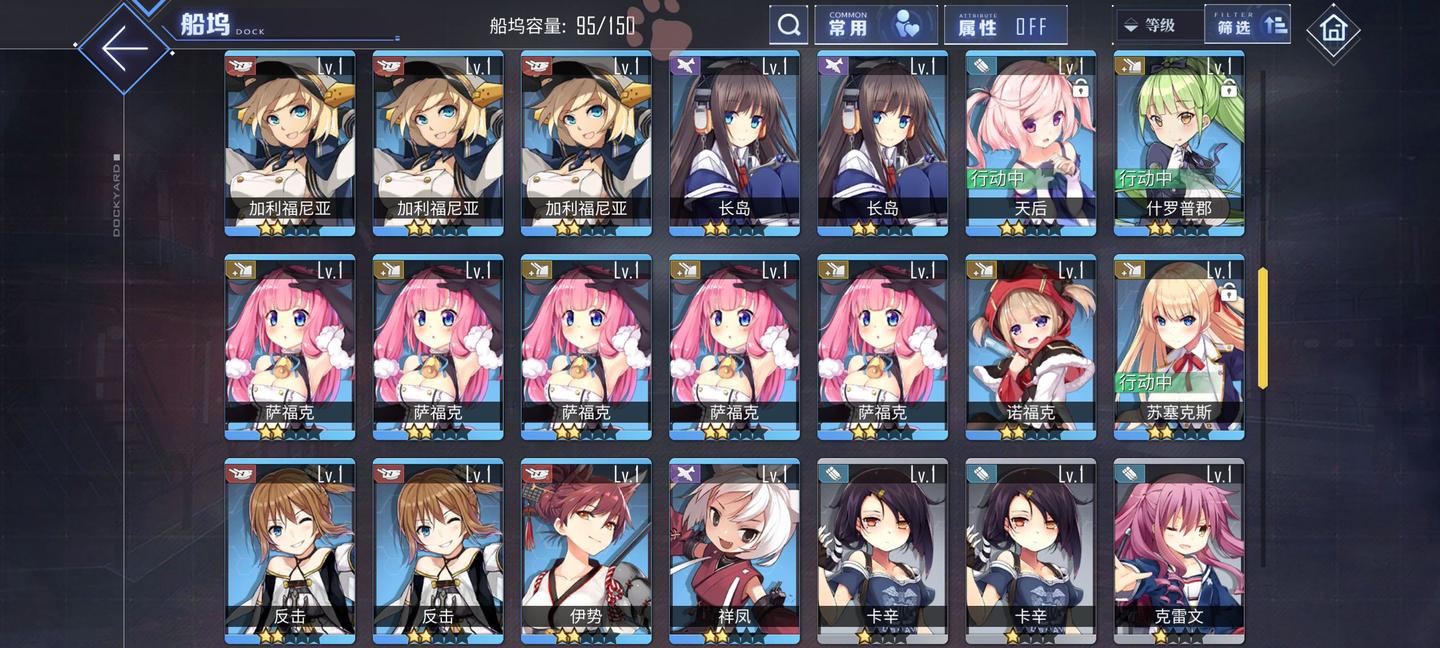Select the 天后 ship card
This screenshot has width=1440, height=648.
(1031, 143)
